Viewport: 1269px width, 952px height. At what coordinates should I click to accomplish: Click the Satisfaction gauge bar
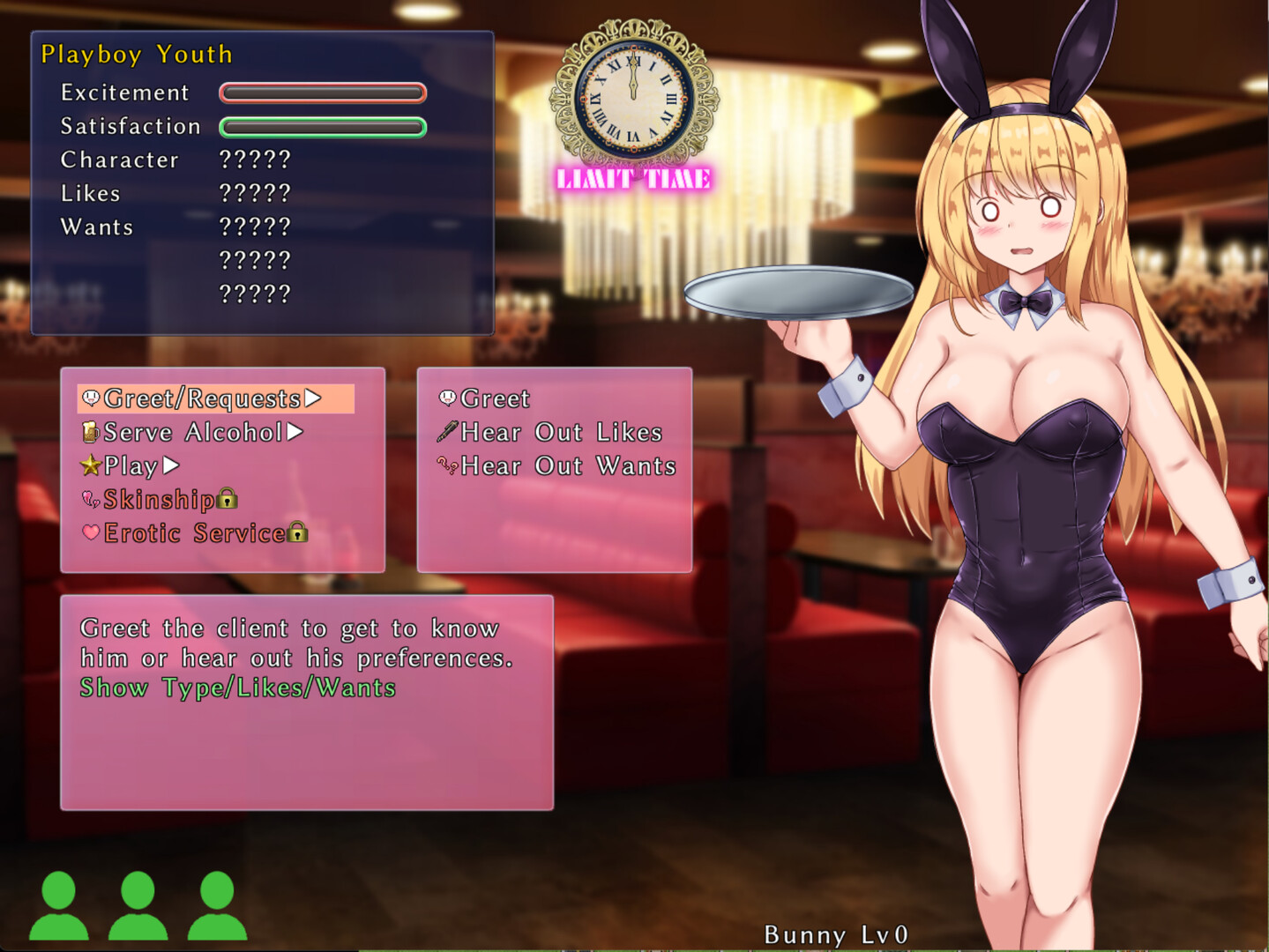click(323, 127)
